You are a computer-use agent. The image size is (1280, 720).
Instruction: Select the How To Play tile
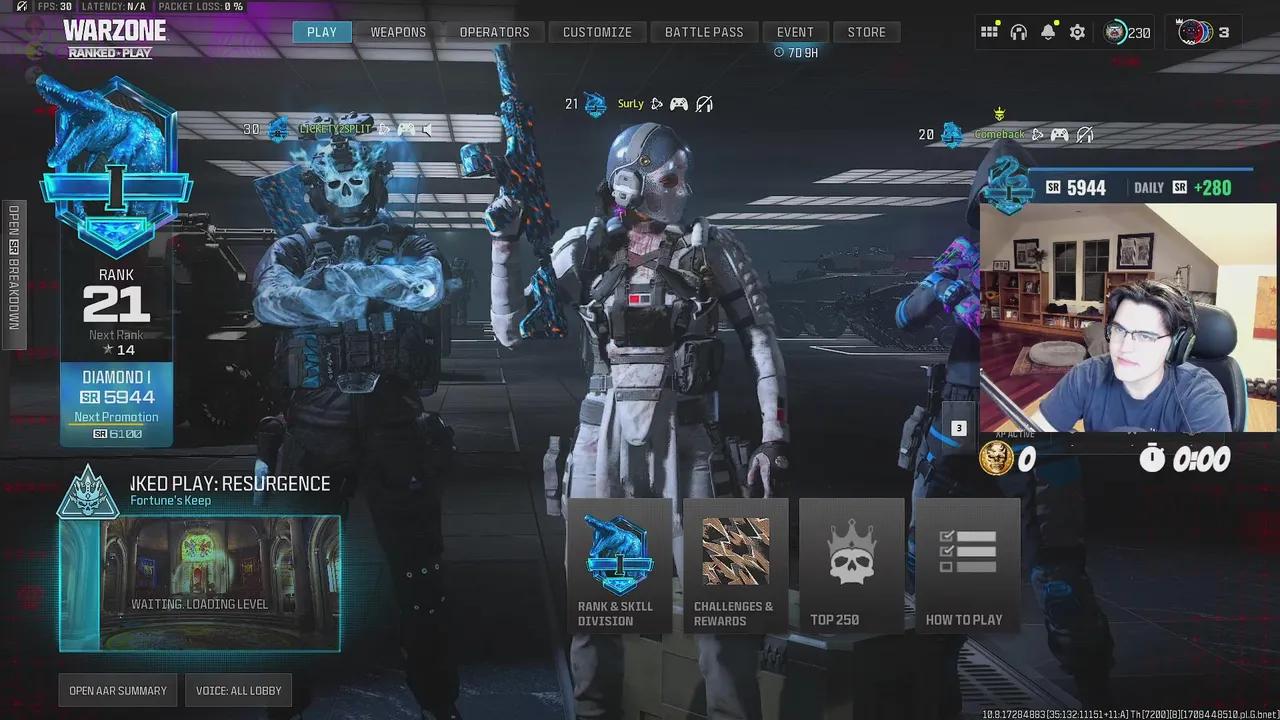click(965, 566)
